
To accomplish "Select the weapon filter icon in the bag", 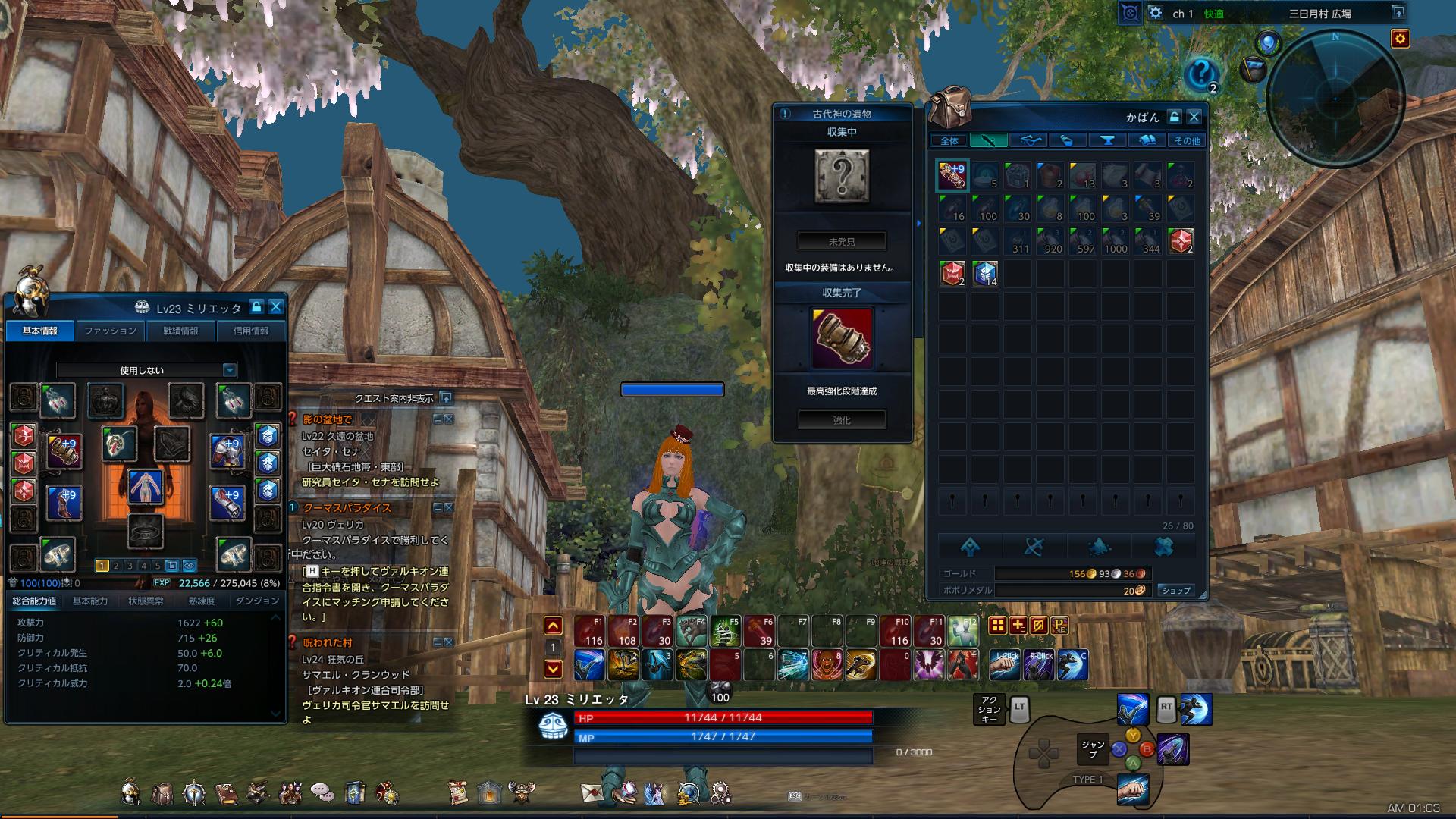I will (987, 140).
